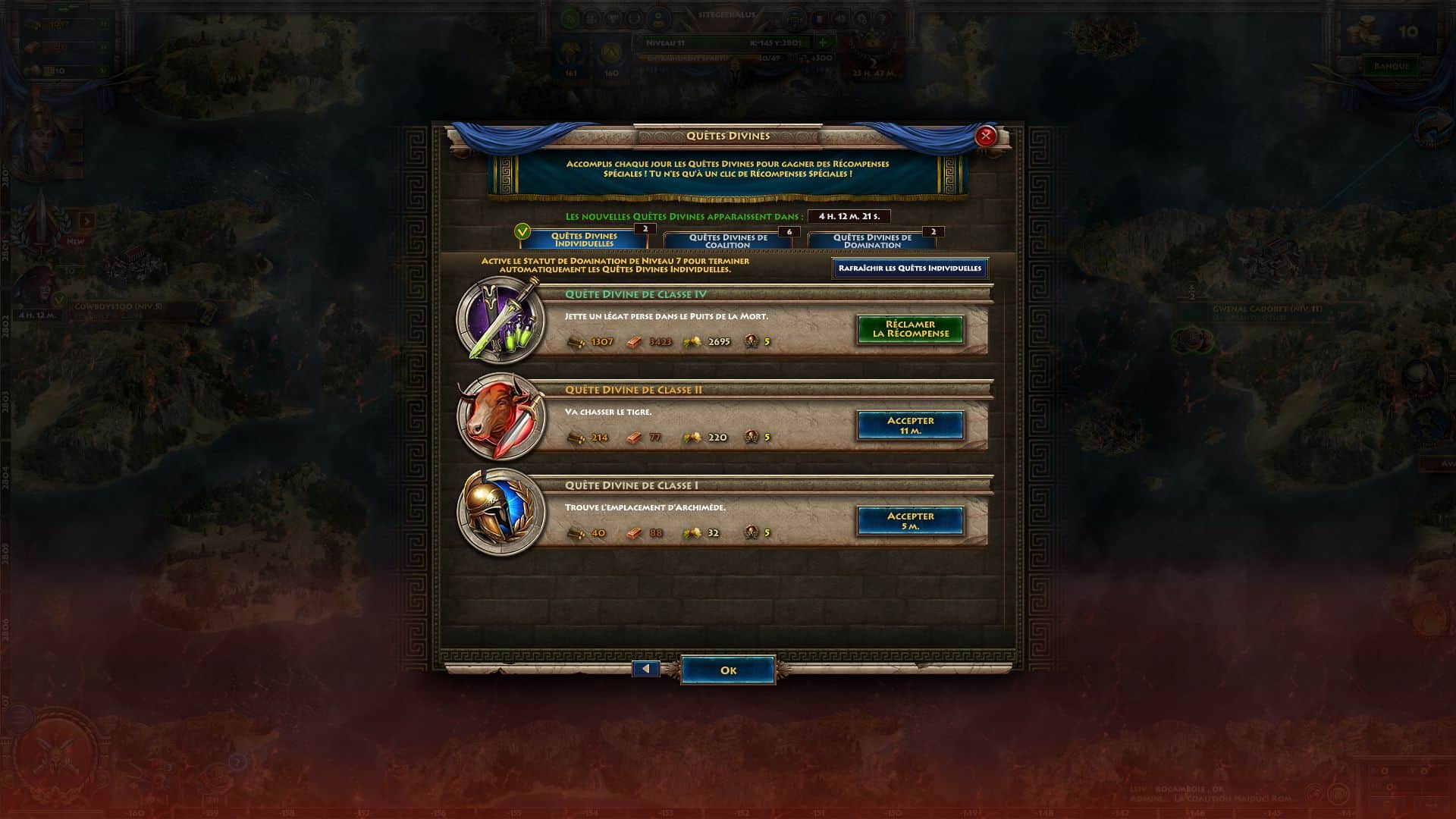Image resolution: width=1456 pixels, height=819 pixels.
Task: Confirm with the OK button
Action: [x=728, y=670]
